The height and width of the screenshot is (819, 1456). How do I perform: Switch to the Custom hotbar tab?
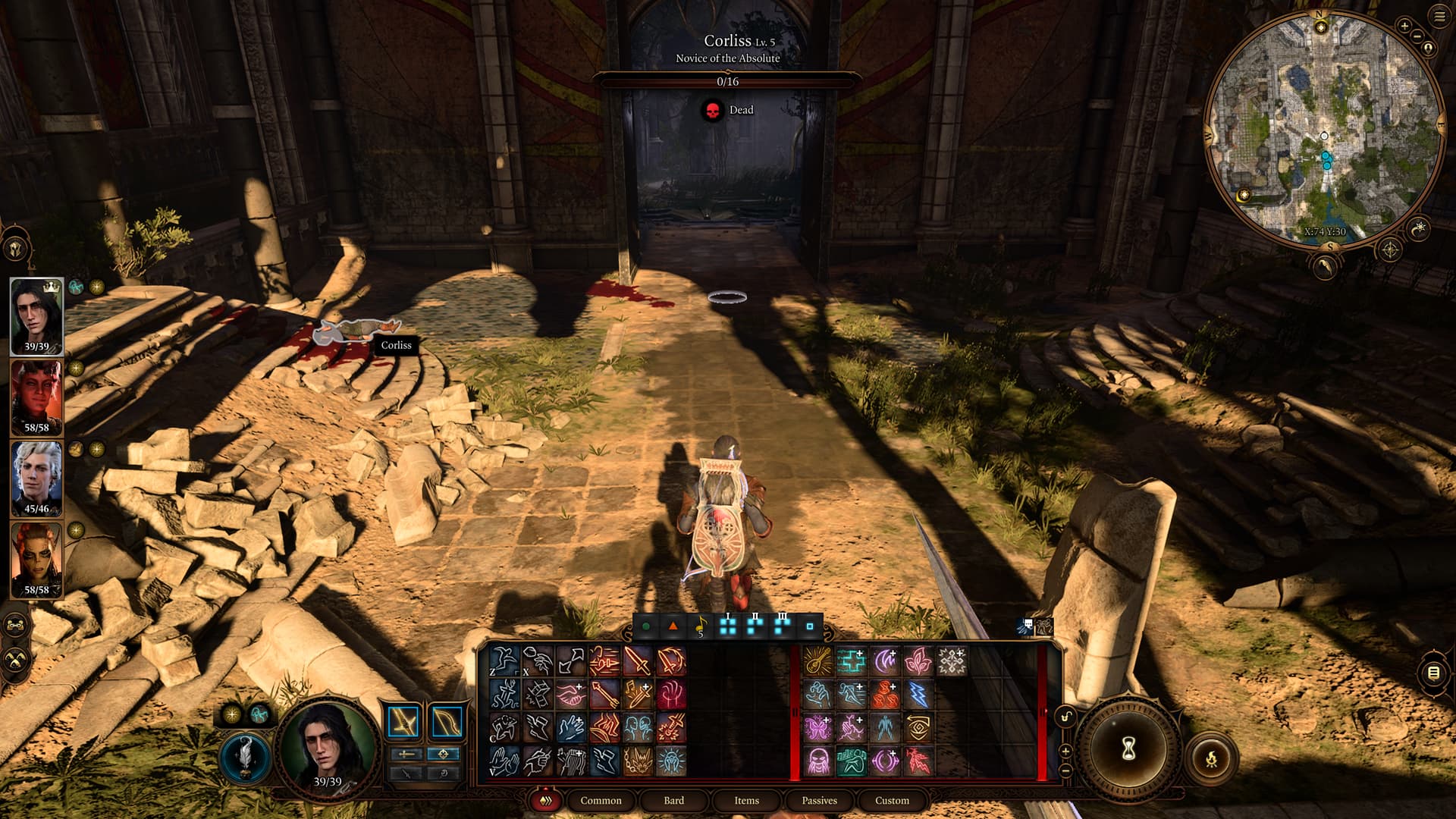point(892,800)
